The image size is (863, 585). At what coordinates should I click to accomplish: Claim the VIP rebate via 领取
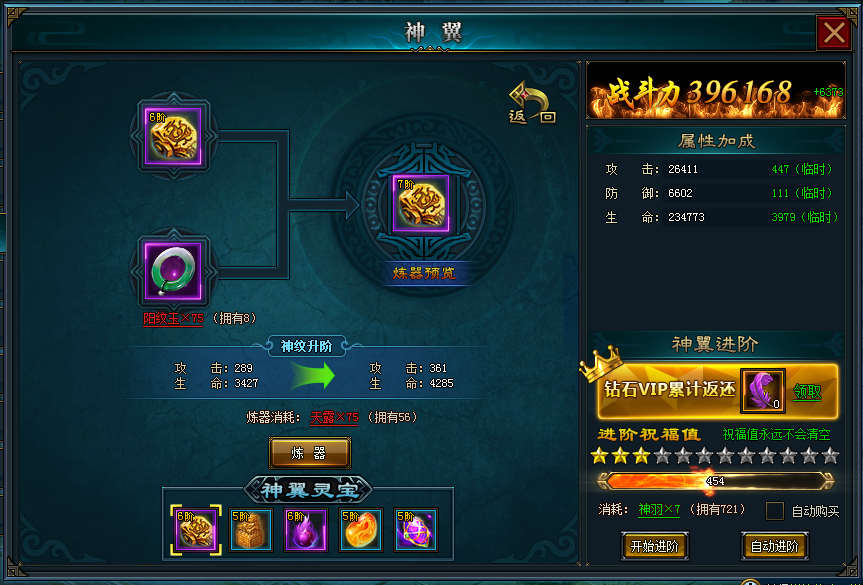tap(808, 392)
